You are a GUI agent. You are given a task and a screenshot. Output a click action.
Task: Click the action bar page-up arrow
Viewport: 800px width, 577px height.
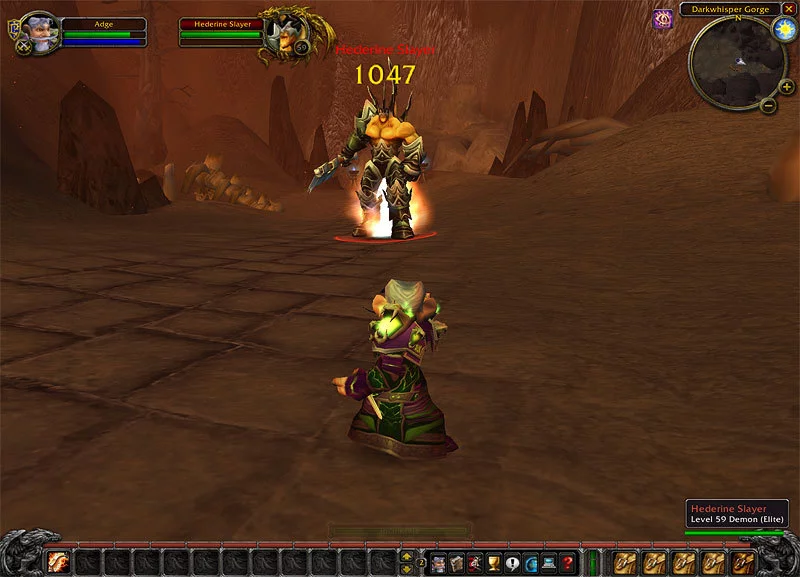coord(406,555)
